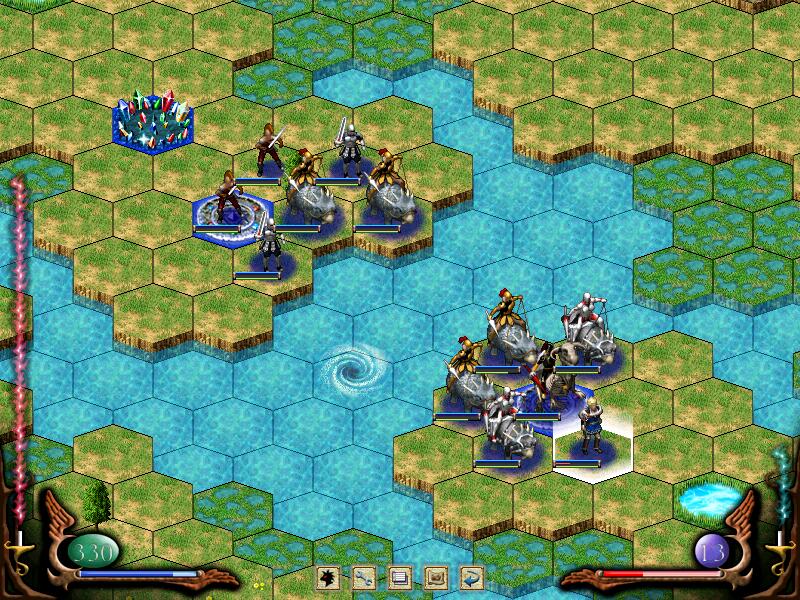The width and height of the screenshot is (800, 600).
Task: Click the black spiky creature icon
Action: pyautogui.click(x=327, y=577)
